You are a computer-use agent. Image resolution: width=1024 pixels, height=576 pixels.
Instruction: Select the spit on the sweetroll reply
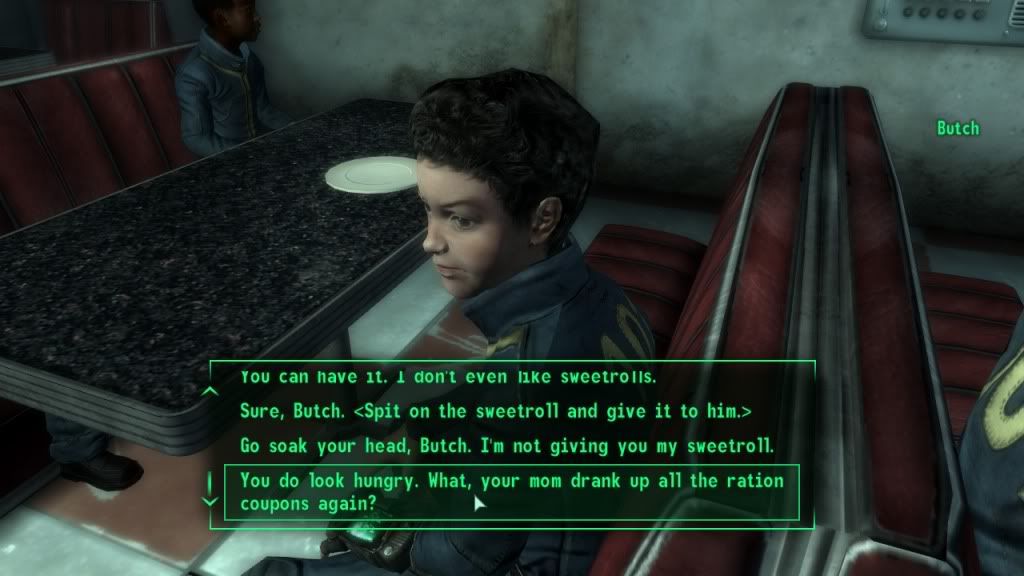[x=495, y=411]
